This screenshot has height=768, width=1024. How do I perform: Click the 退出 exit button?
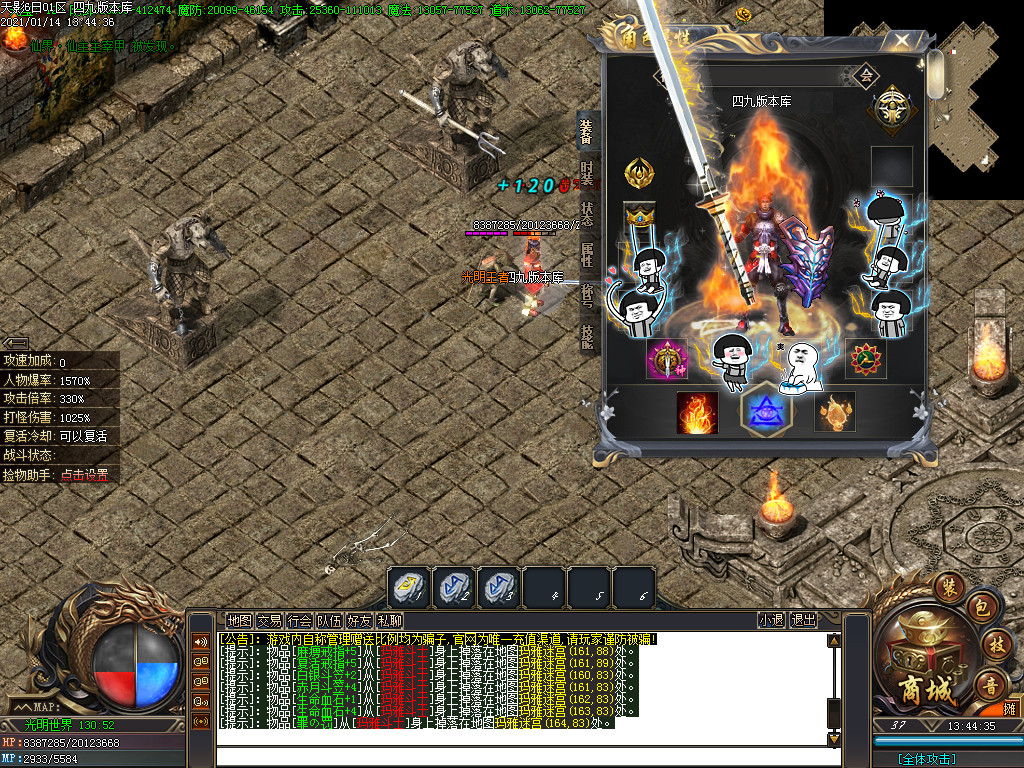803,620
